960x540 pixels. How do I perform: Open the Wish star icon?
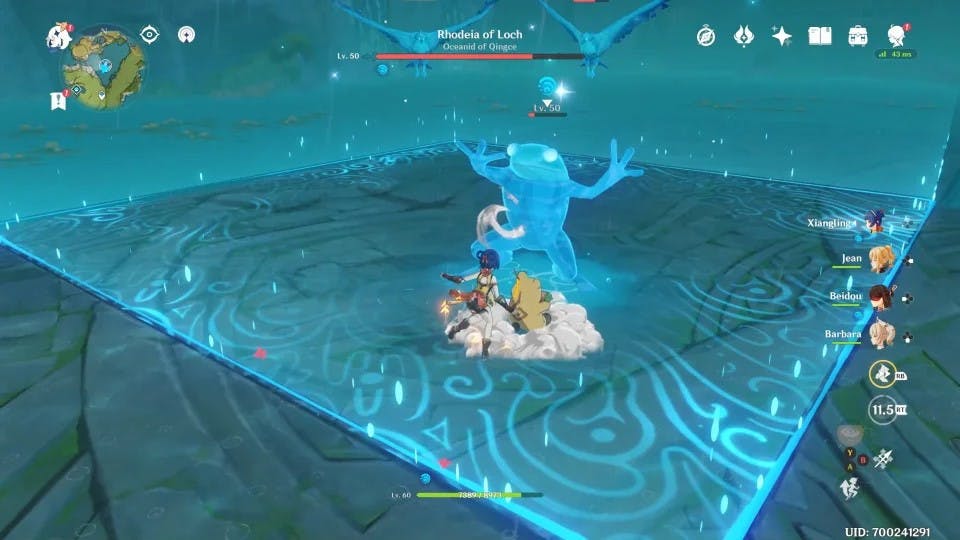[782, 36]
